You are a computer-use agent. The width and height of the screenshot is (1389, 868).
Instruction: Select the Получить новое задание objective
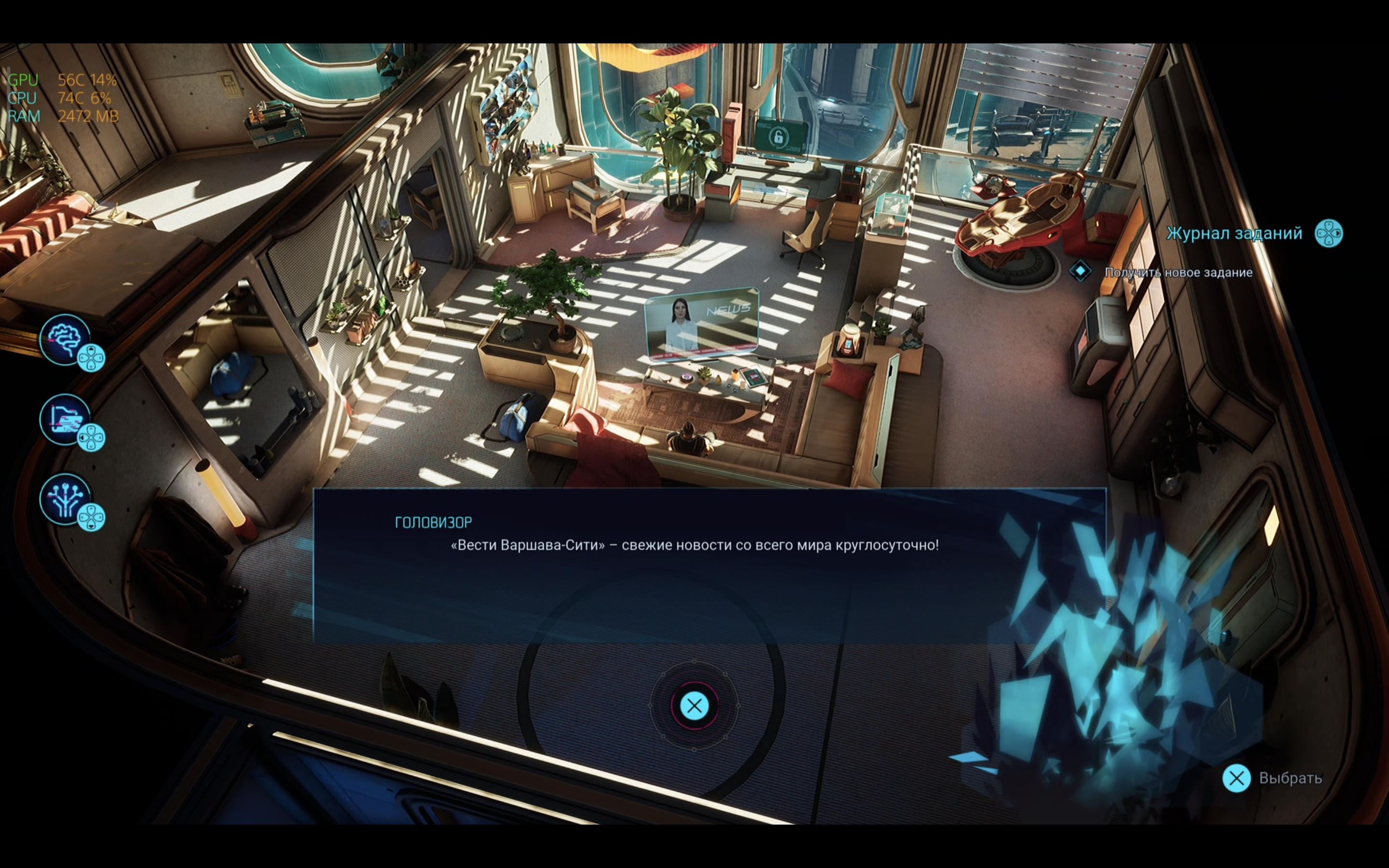point(1178,272)
